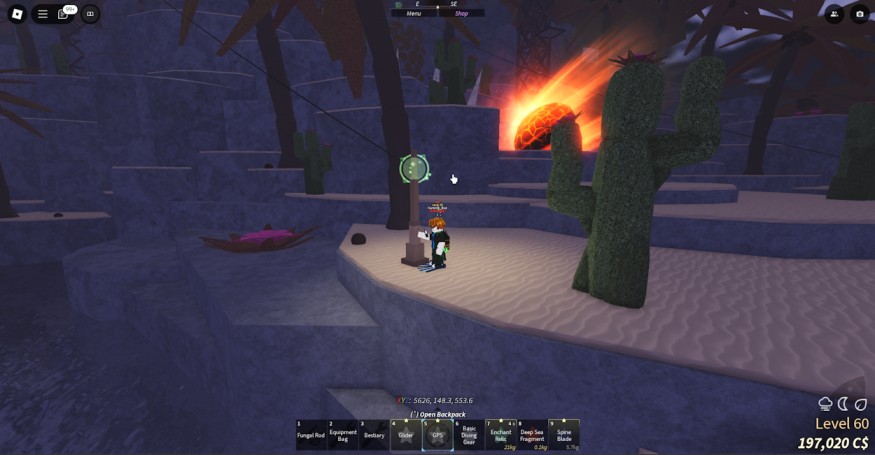Click the crescent moon icon
Image resolution: width=875 pixels, height=455 pixels.
point(844,404)
